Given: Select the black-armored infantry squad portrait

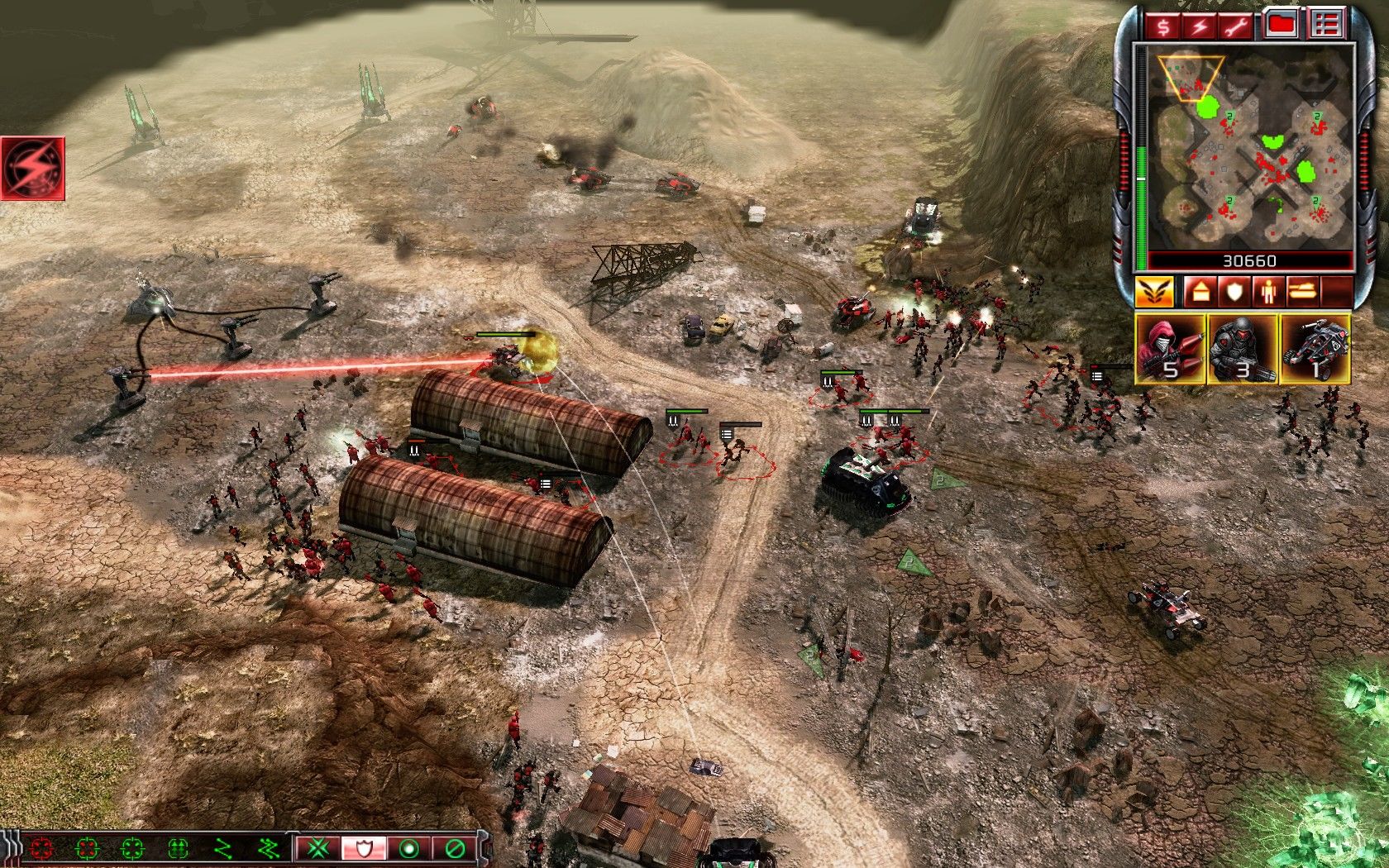Looking at the screenshot, I should click(x=1242, y=348).
